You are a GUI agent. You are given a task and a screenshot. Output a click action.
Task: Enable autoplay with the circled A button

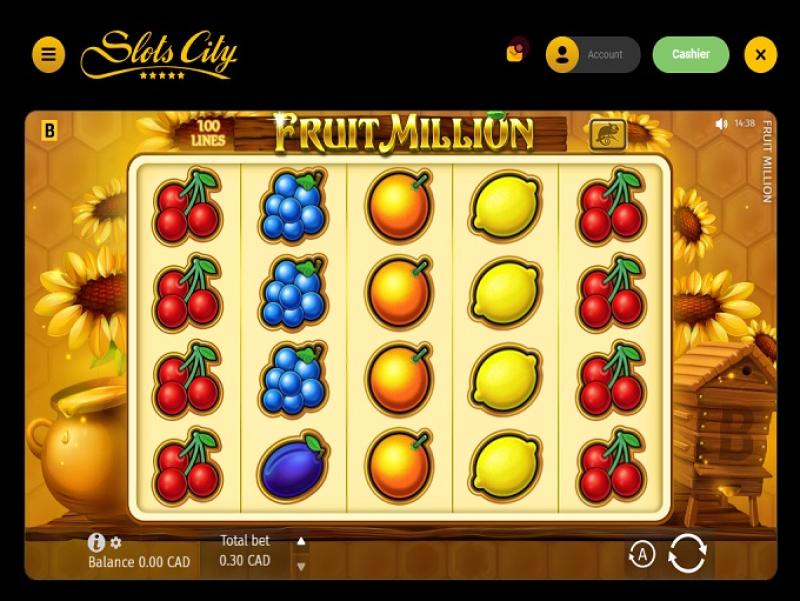coord(641,553)
